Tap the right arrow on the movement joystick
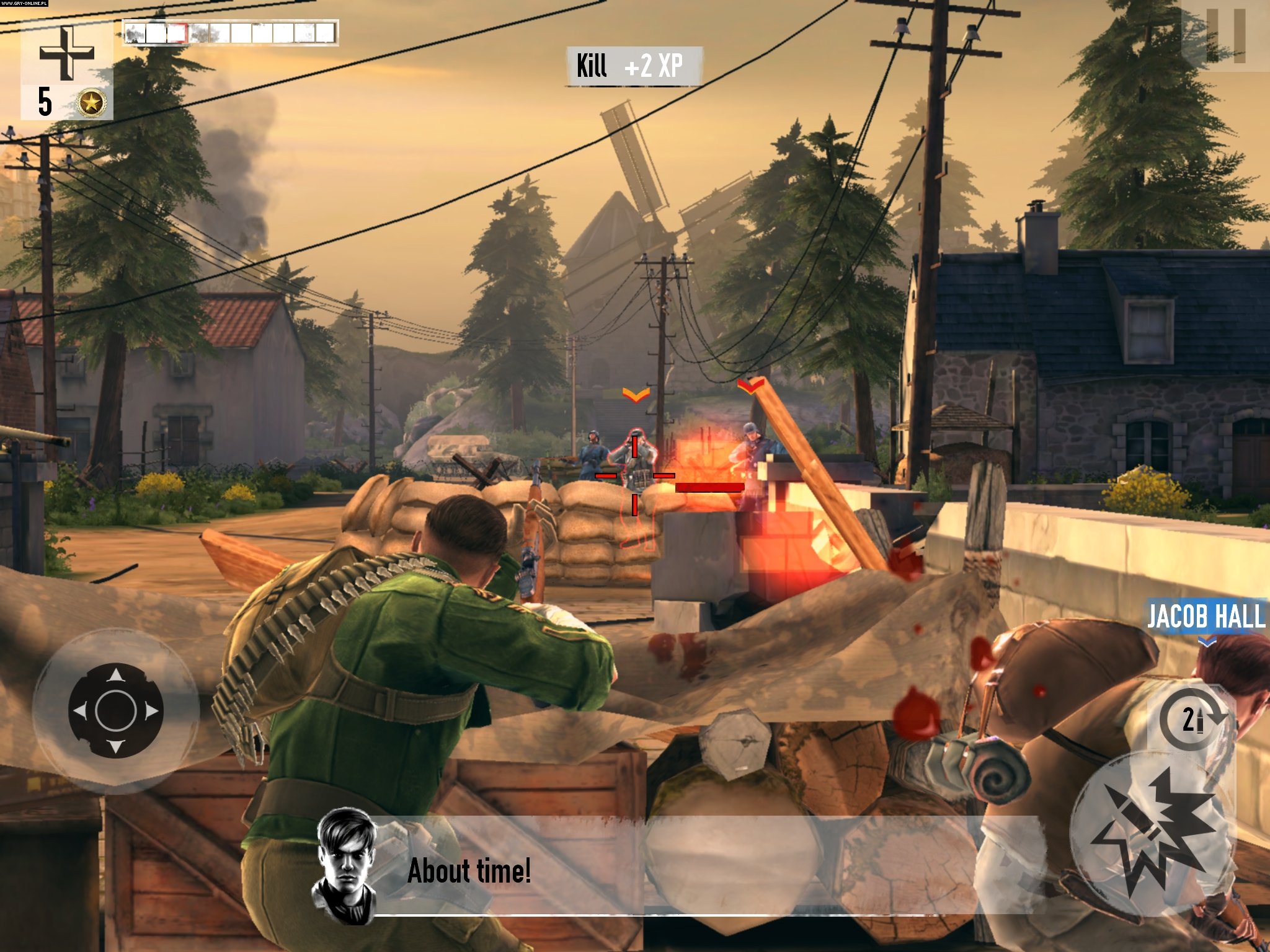The width and height of the screenshot is (1270, 952). 151,710
